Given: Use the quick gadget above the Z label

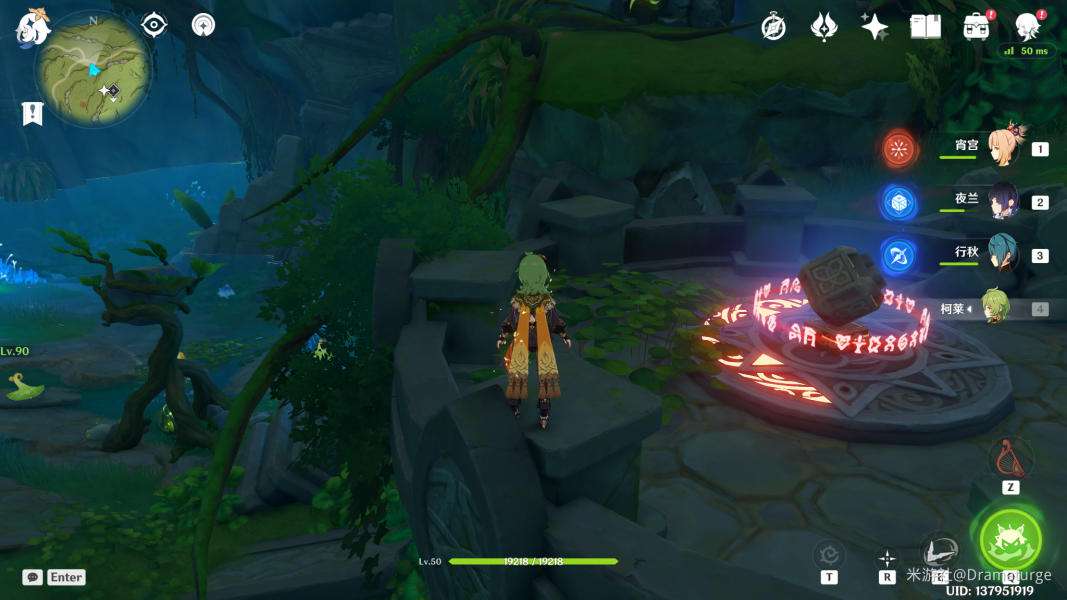Looking at the screenshot, I should pos(1010,459).
